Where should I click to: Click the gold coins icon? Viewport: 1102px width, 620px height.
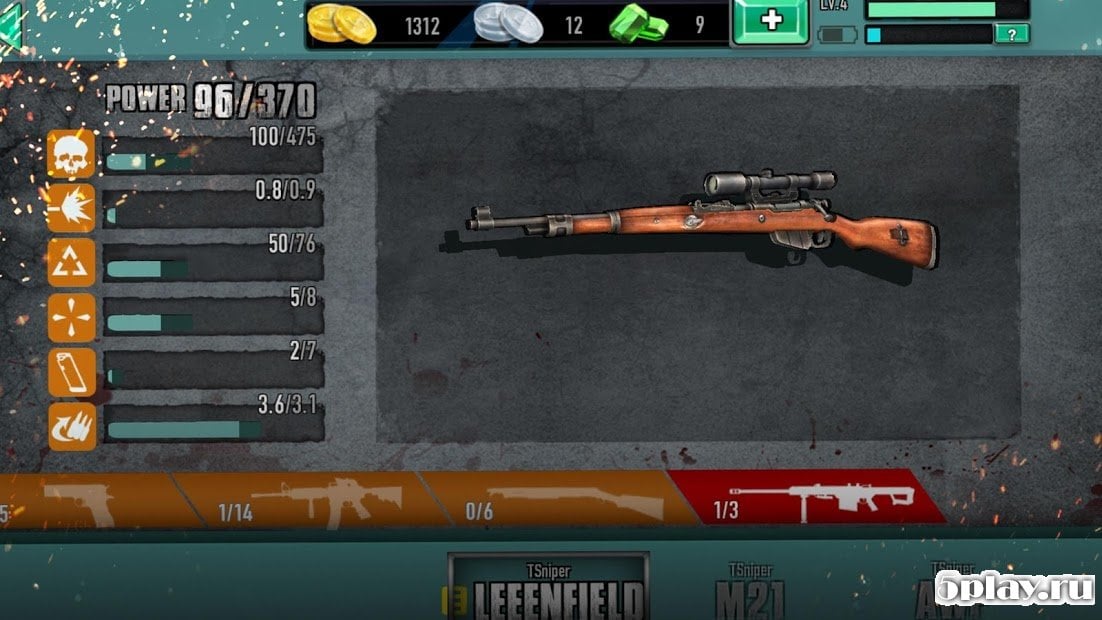(342, 24)
